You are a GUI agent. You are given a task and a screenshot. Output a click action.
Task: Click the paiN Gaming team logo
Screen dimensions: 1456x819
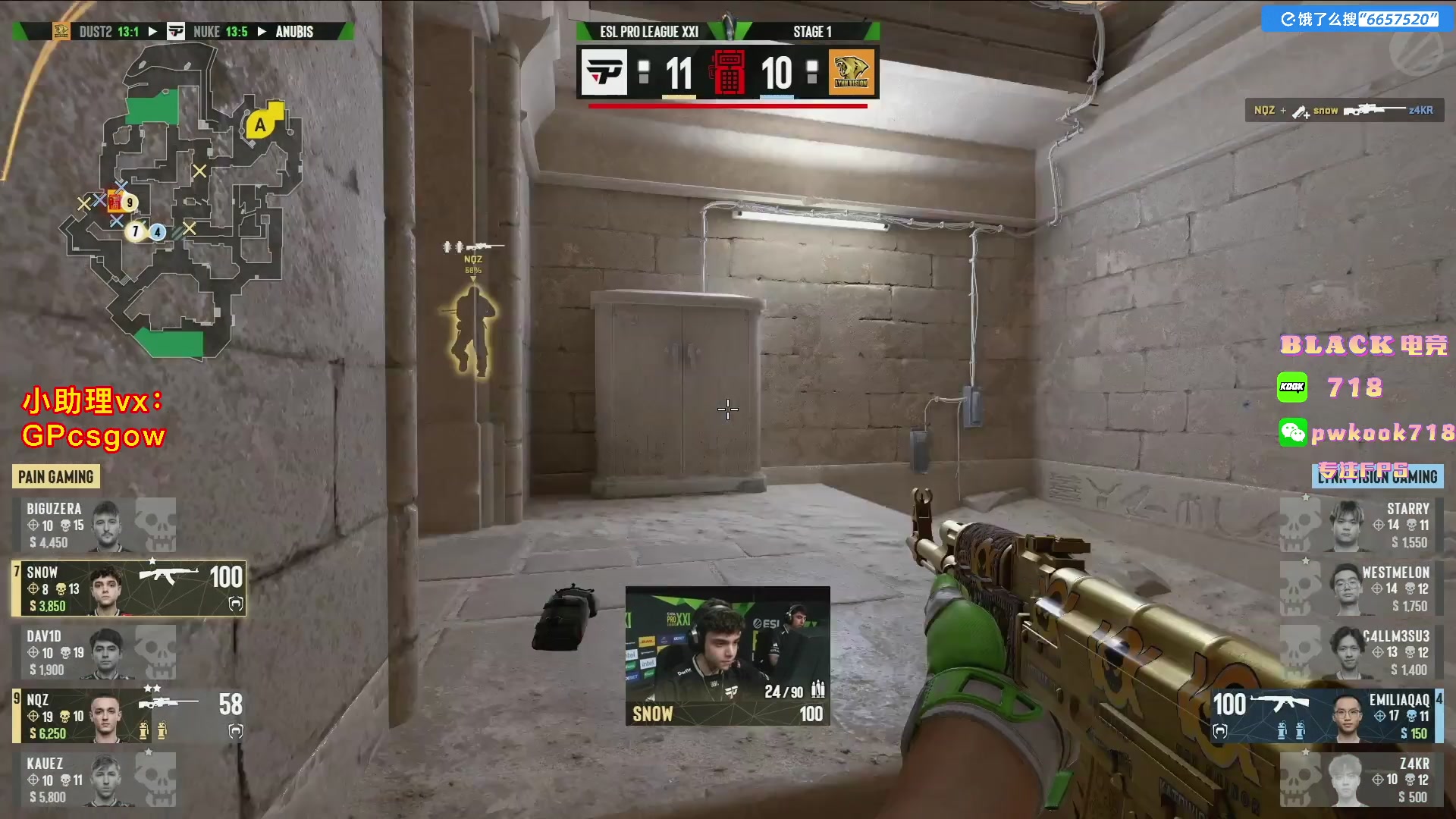(604, 73)
